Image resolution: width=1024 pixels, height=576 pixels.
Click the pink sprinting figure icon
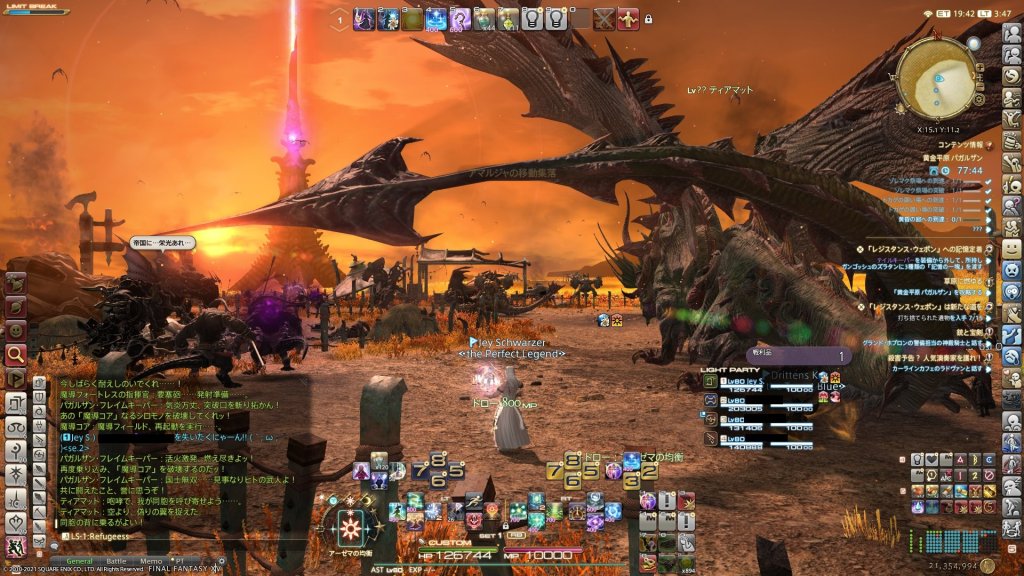pyautogui.click(x=15, y=547)
